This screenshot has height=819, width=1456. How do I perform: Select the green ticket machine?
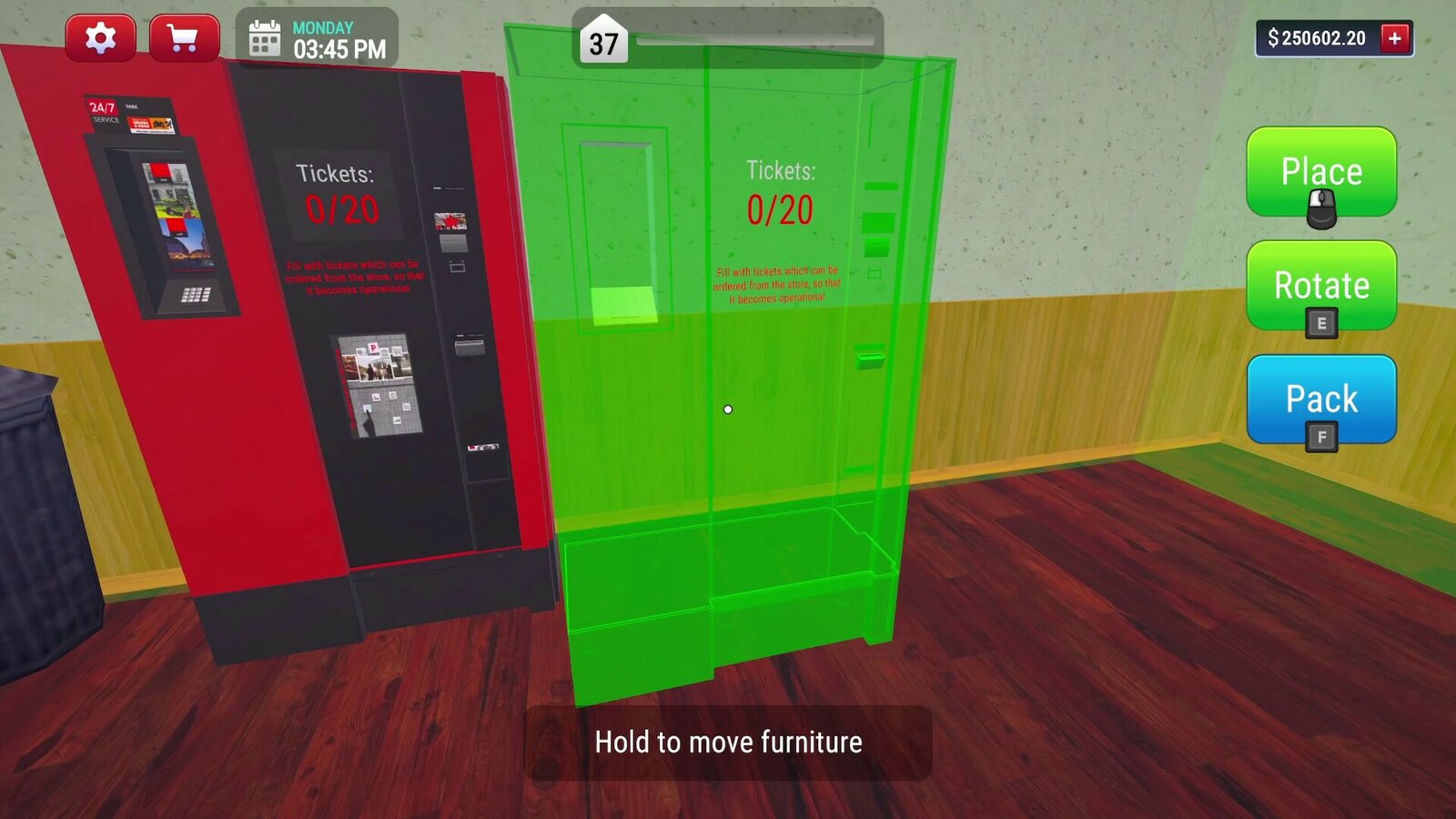(x=728, y=409)
